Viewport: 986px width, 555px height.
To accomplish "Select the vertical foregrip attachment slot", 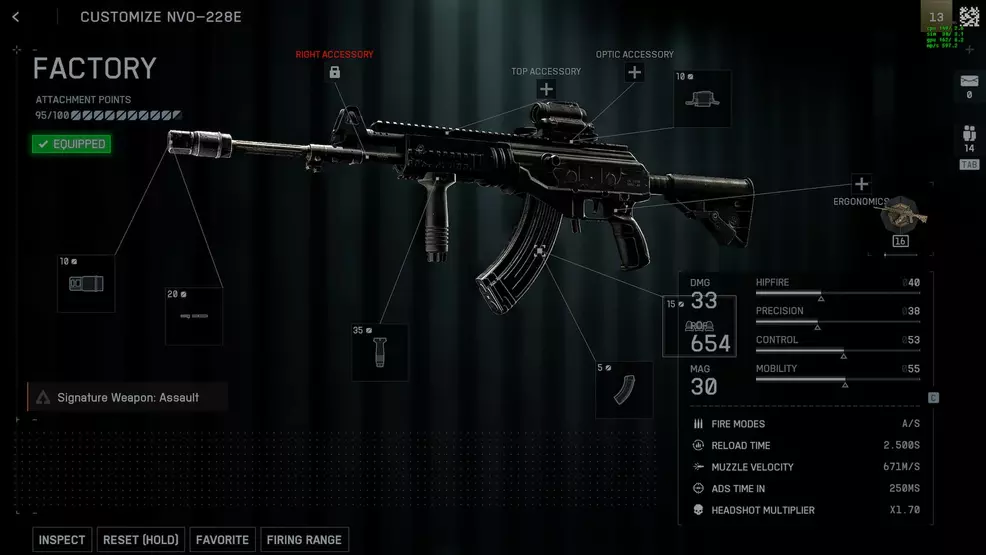I will point(380,352).
